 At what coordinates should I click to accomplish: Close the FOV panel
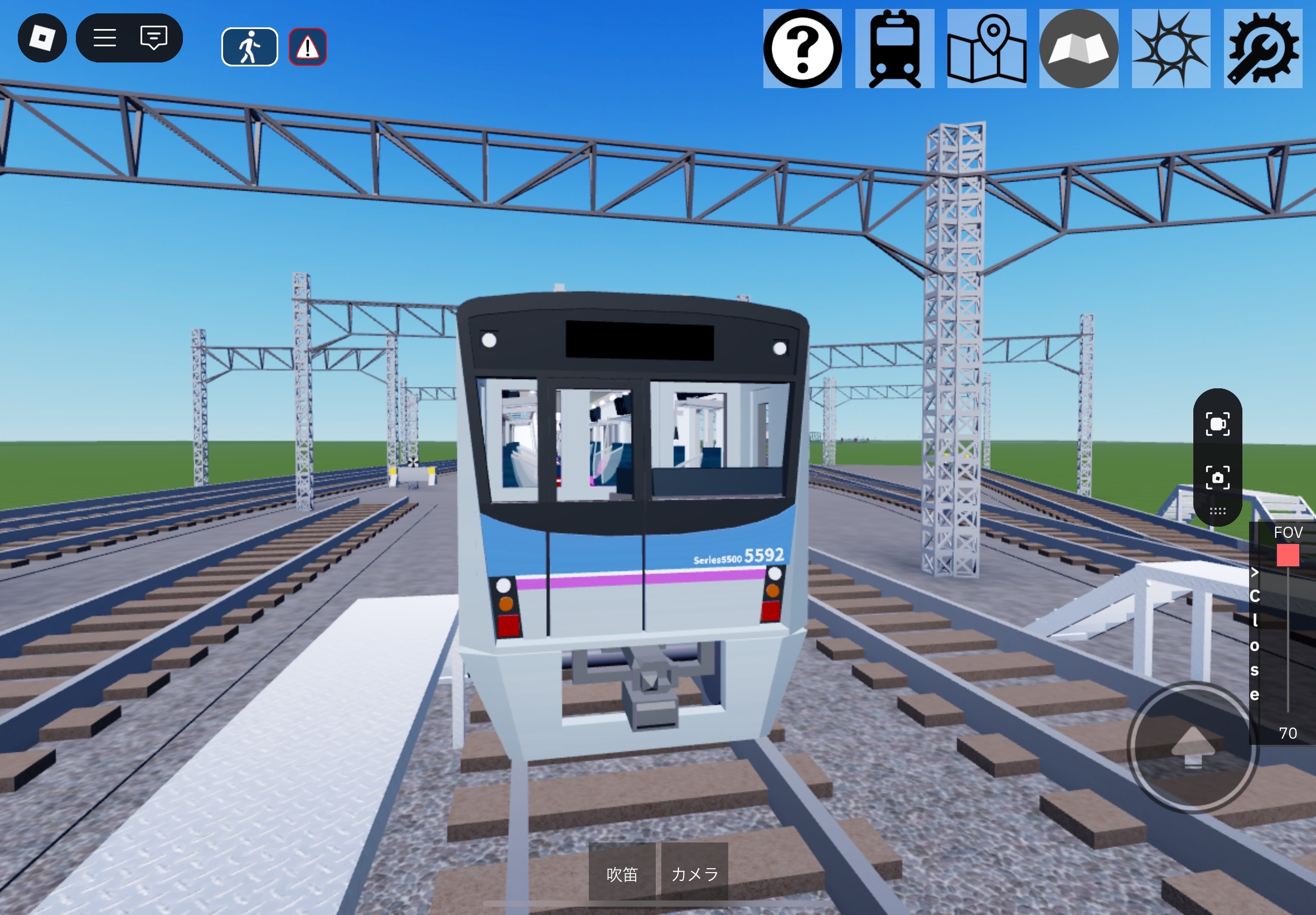tap(1255, 633)
